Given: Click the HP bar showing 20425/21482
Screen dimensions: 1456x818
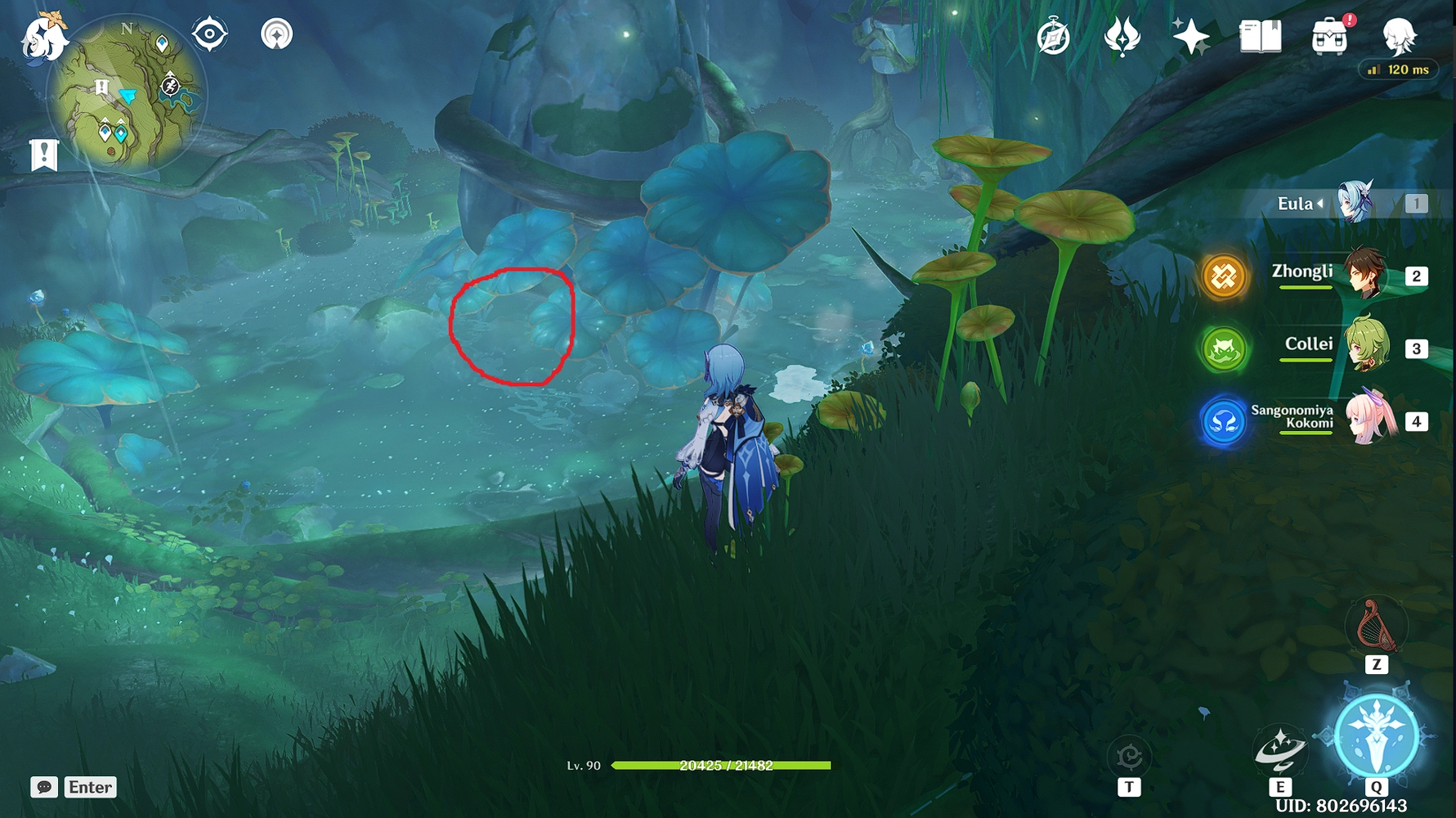Looking at the screenshot, I should [722, 766].
